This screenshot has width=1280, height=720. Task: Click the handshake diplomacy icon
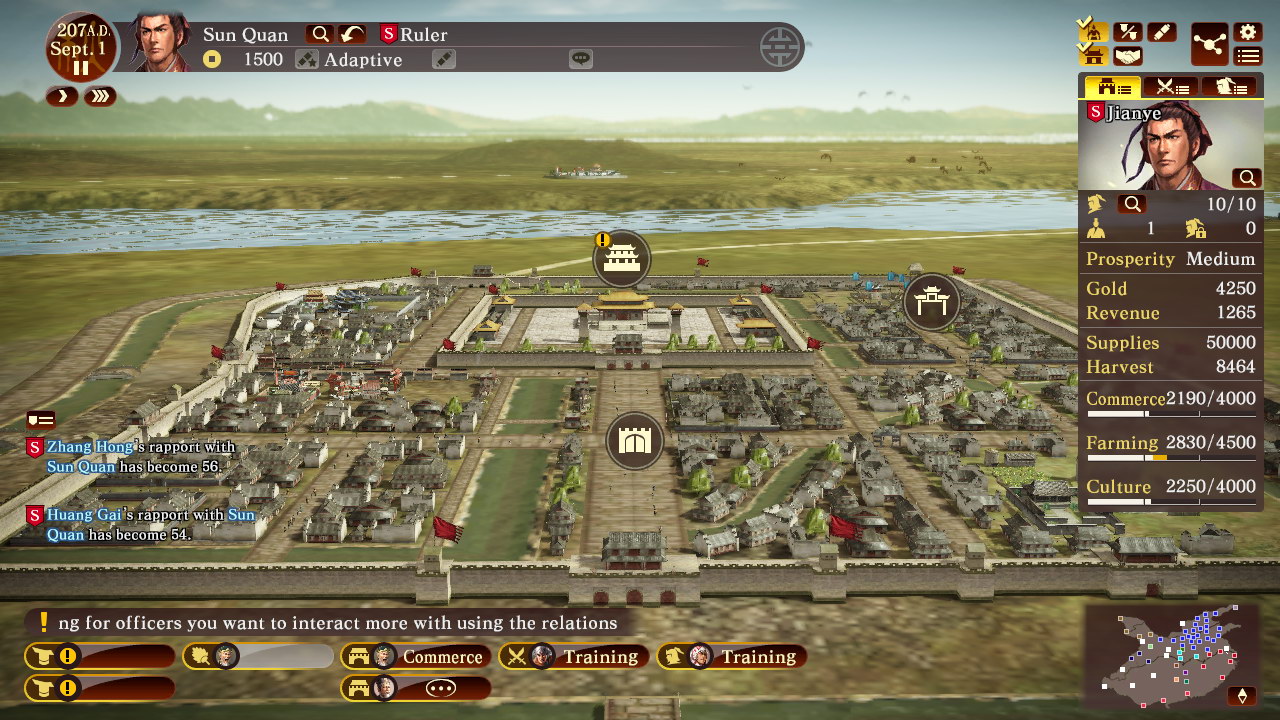click(1128, 56)
